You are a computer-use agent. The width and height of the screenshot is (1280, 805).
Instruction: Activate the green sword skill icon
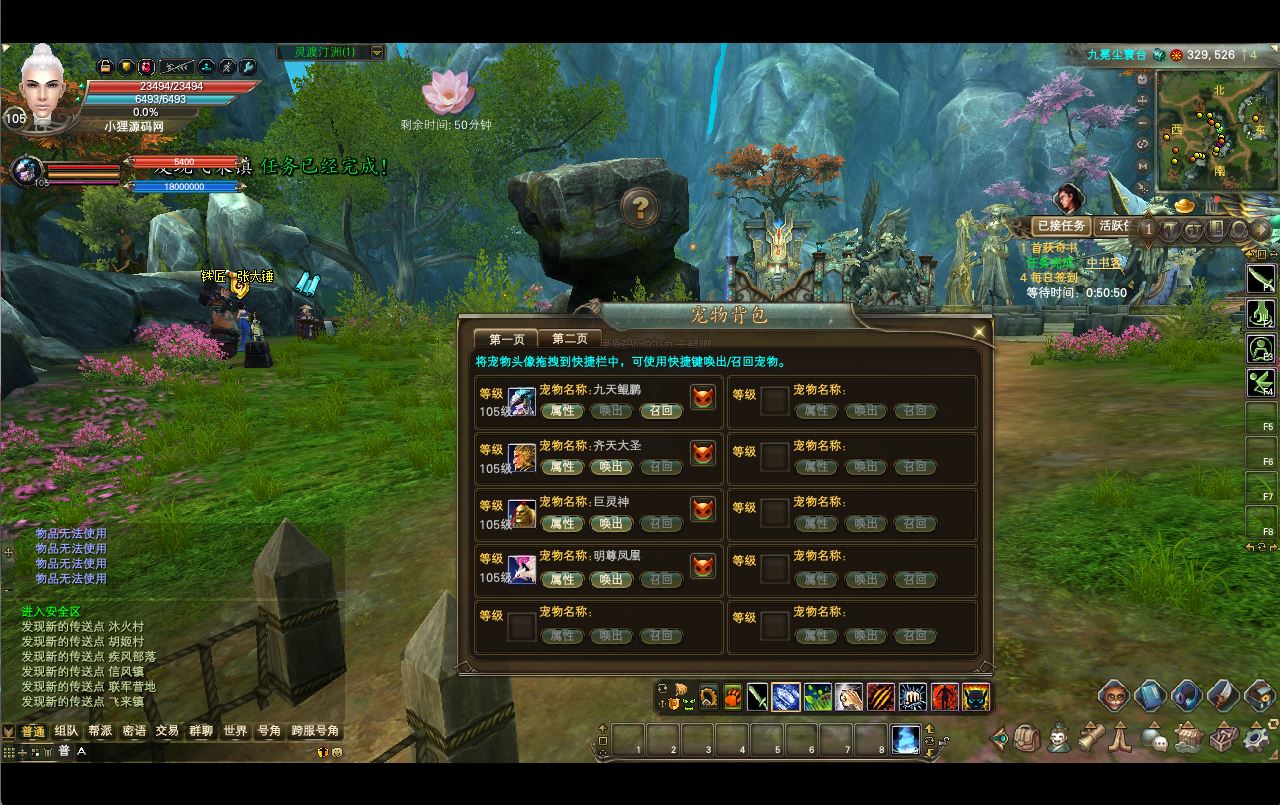(x=757, y=696)
